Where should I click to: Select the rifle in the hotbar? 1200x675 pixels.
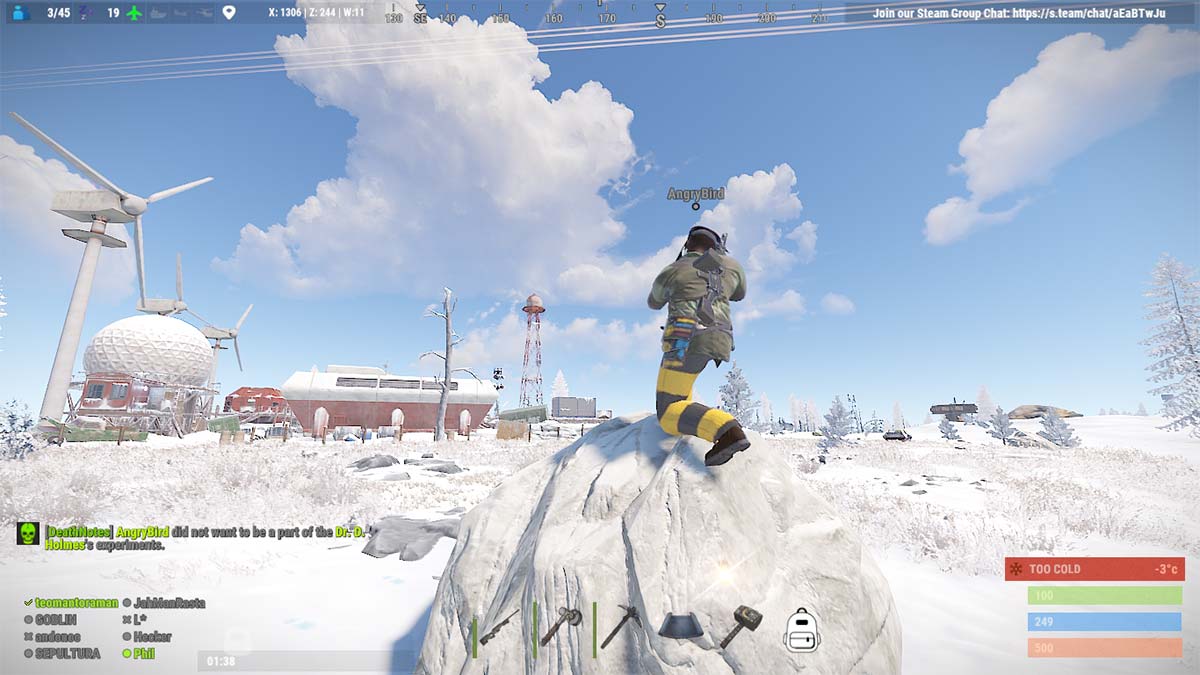tap(500, 628)
